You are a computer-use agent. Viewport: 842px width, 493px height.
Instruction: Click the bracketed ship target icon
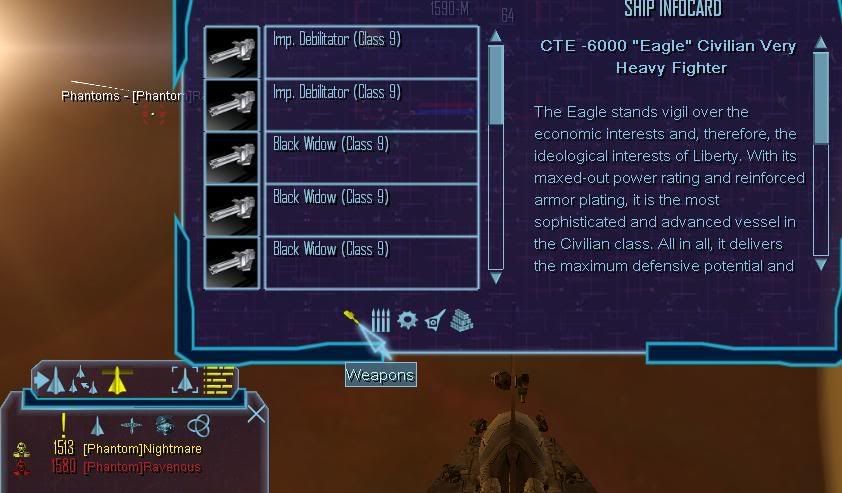click(184, 380)
